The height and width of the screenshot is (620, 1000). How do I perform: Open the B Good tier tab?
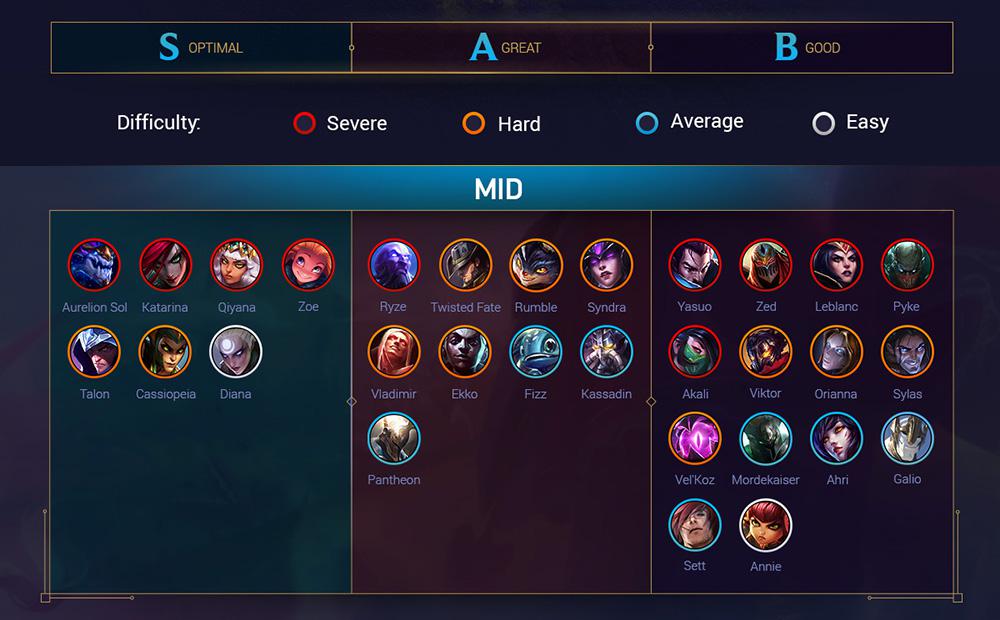pos(801,47)
